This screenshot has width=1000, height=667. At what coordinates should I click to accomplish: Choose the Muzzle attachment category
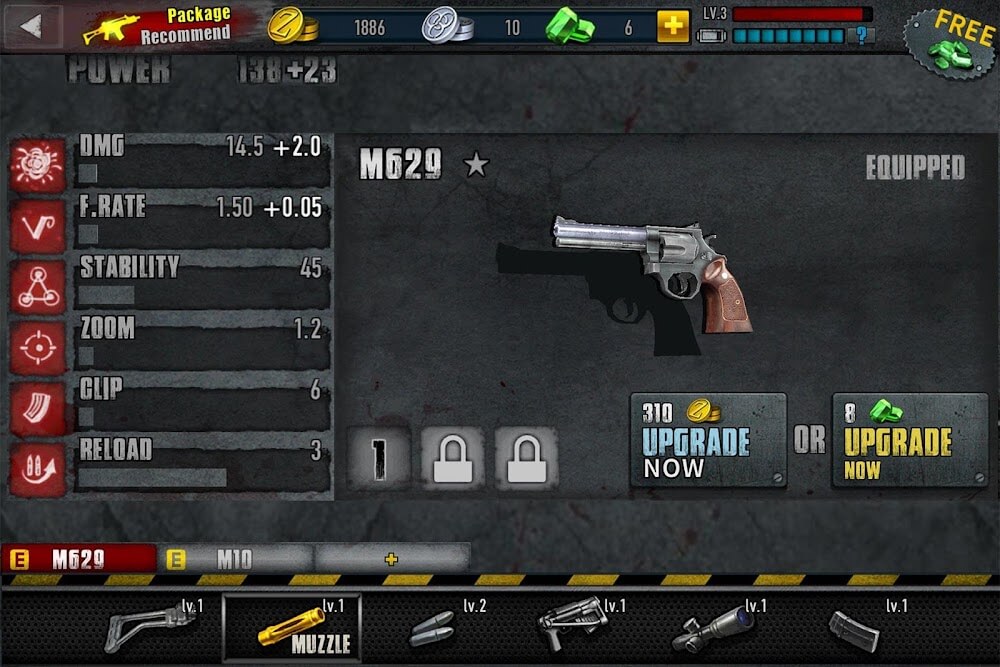pos(291,628)
